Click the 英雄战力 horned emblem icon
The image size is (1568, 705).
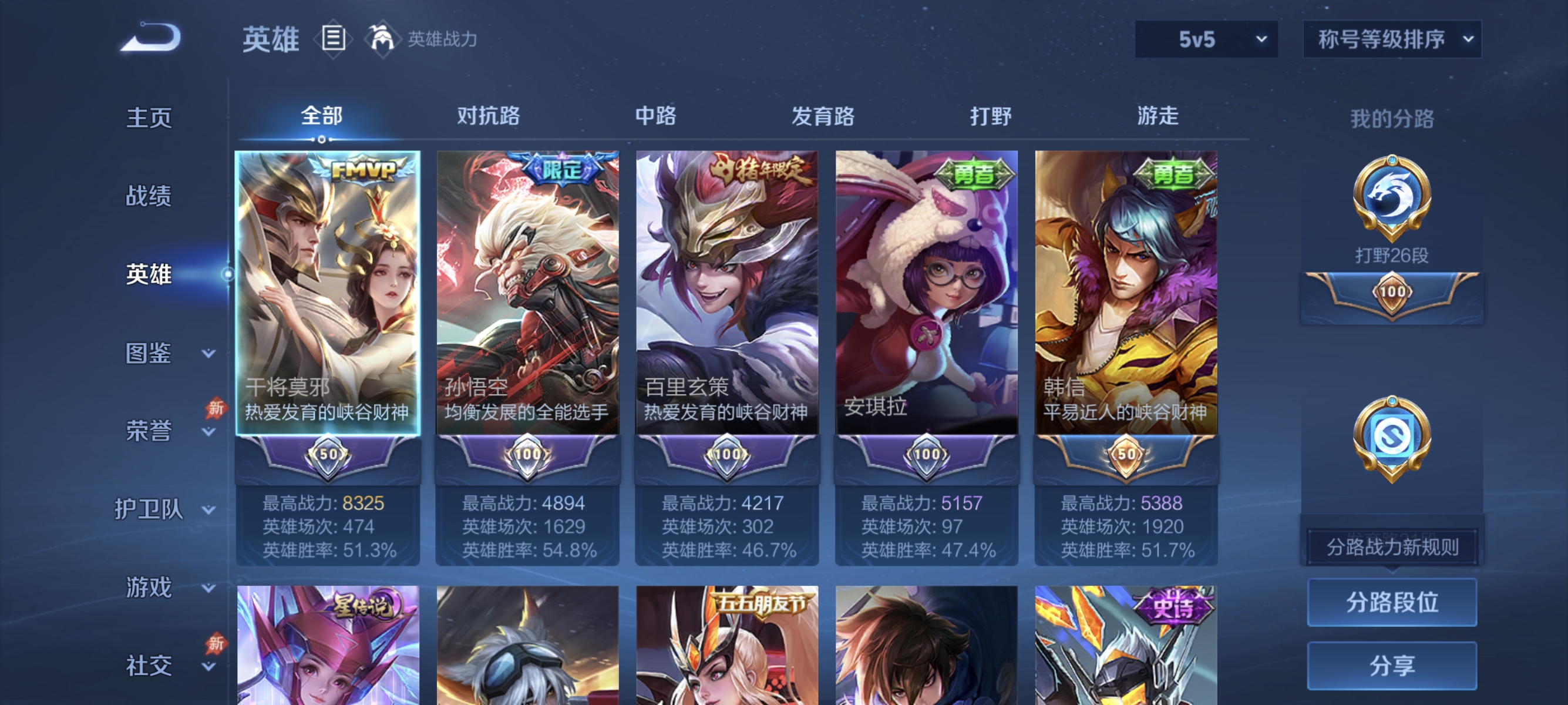tap(381, 38)
